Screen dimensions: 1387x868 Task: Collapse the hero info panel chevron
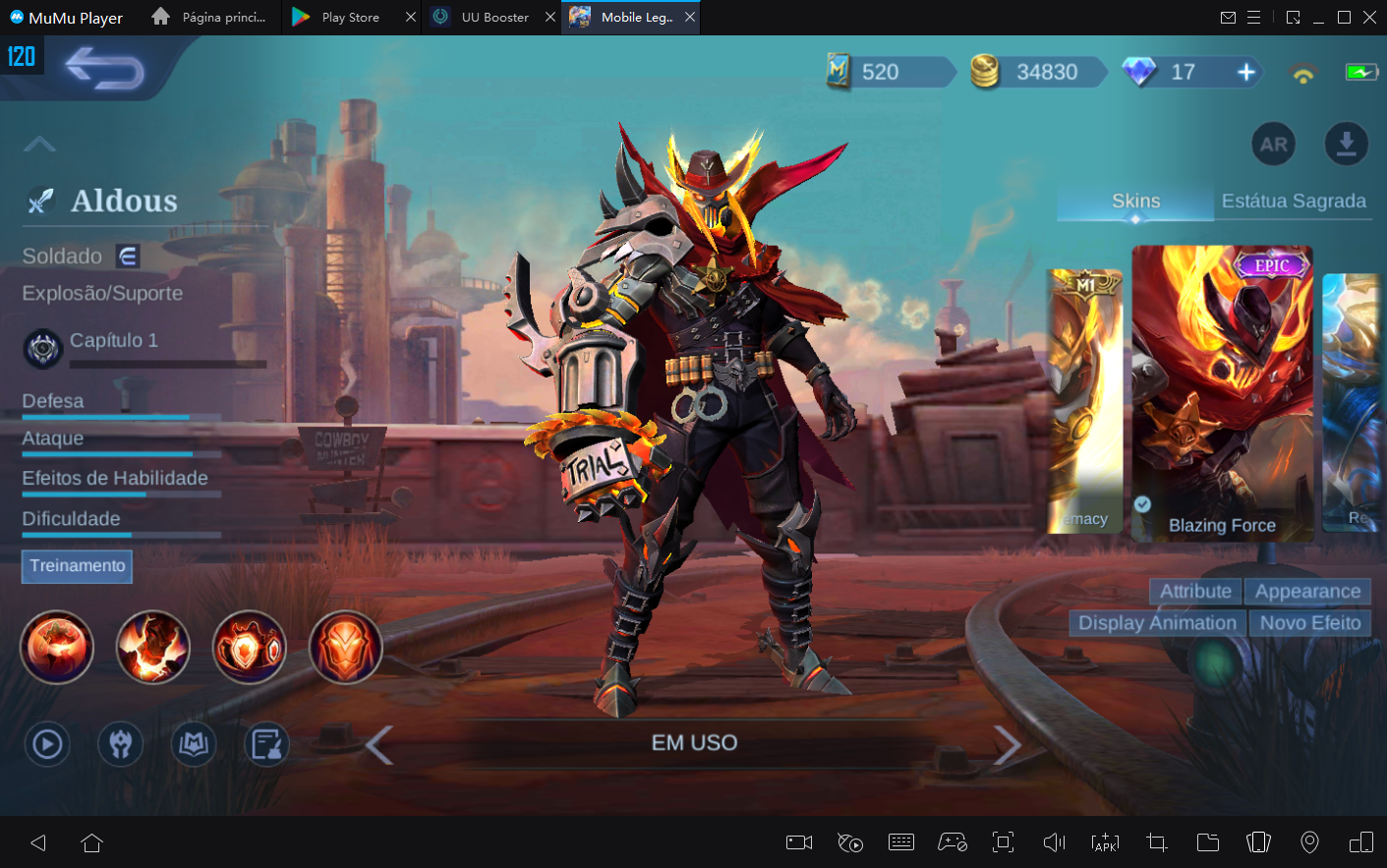[x=39, y=144]
